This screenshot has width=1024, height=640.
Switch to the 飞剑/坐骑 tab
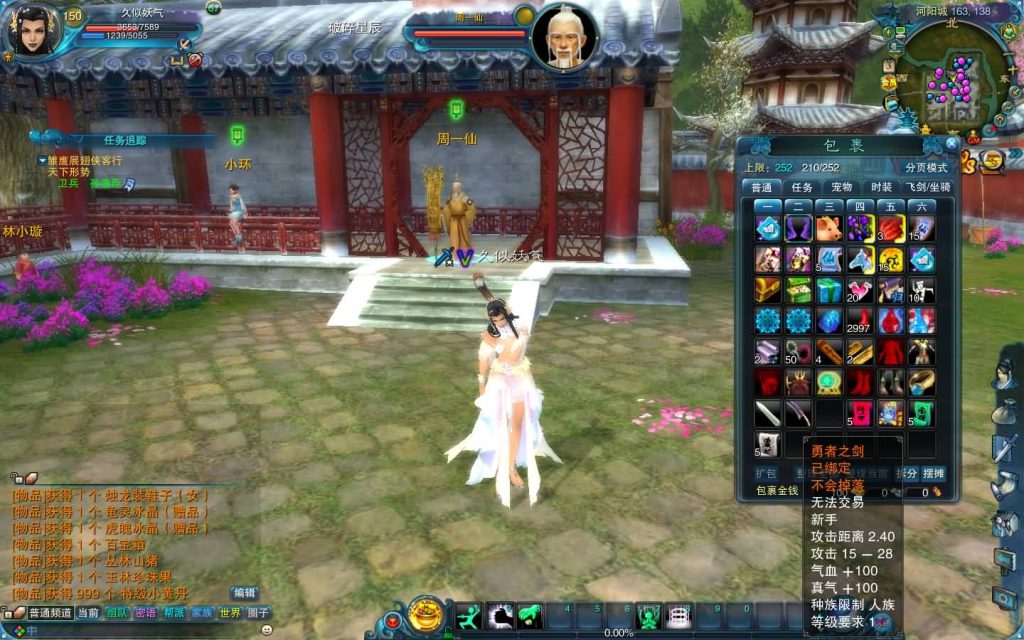click(928, 187)
